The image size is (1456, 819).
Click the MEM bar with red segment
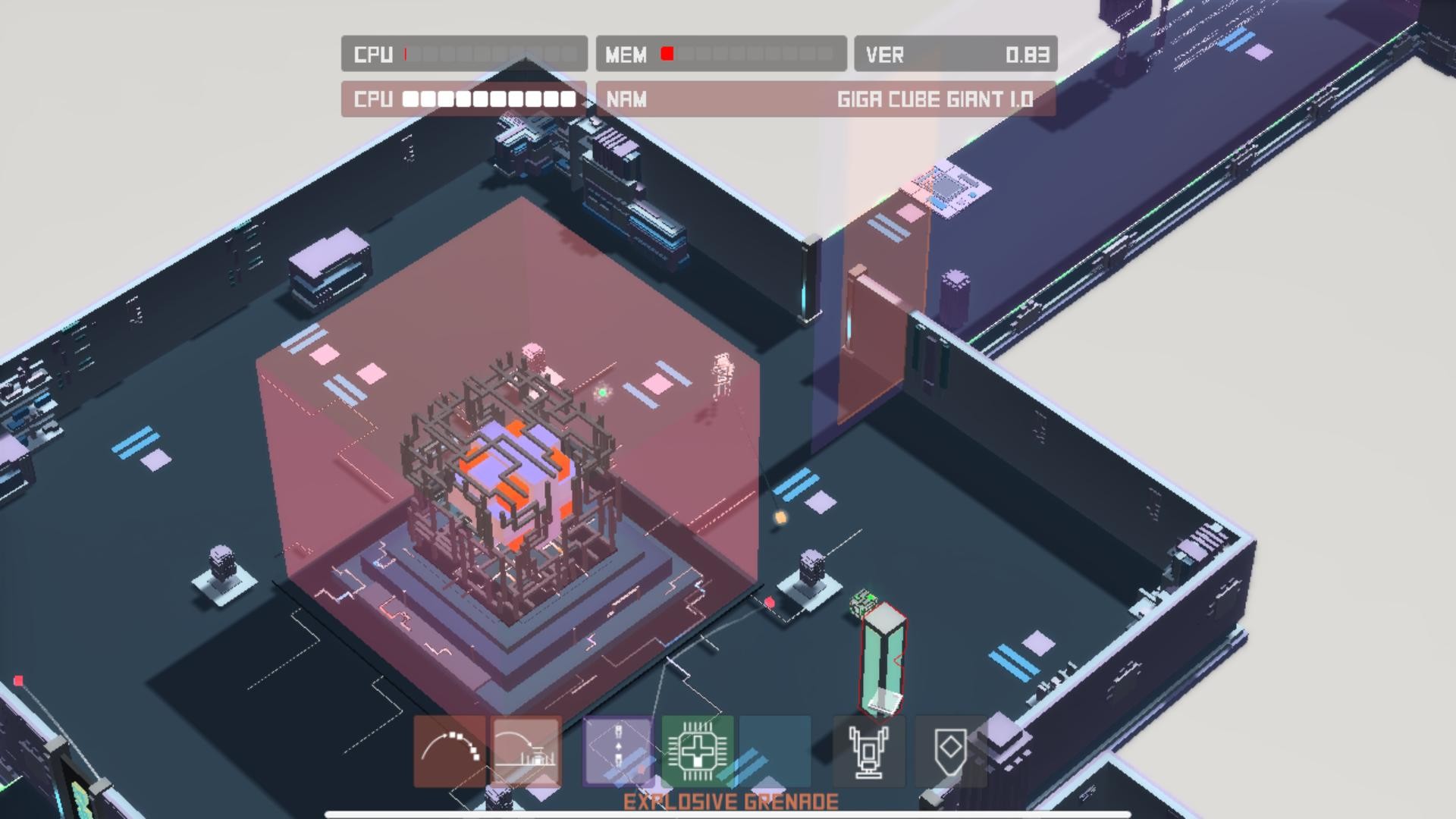[720, 54]
